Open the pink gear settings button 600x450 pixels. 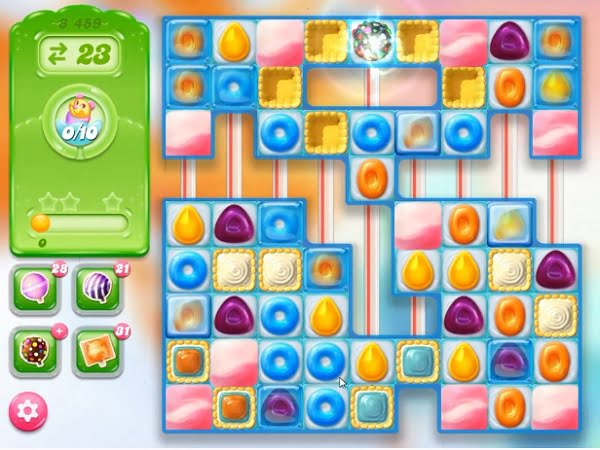point(29,412)
